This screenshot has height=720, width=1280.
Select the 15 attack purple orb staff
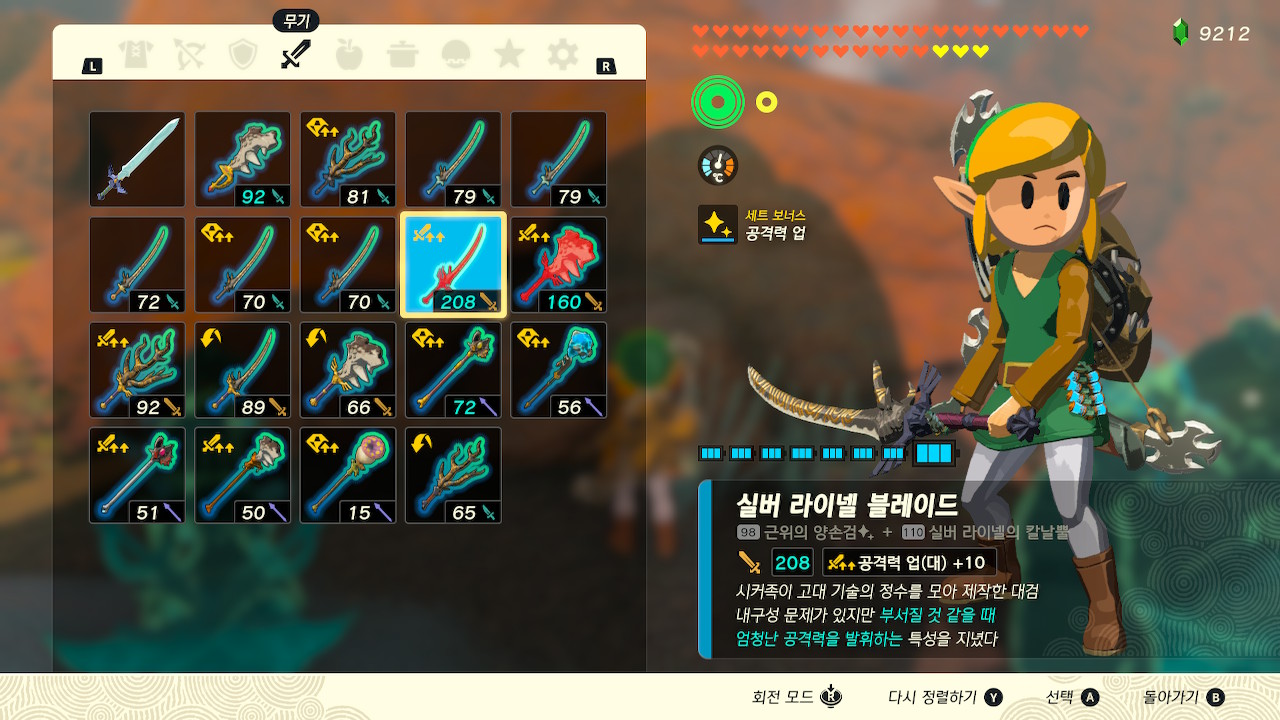point(348,476)
